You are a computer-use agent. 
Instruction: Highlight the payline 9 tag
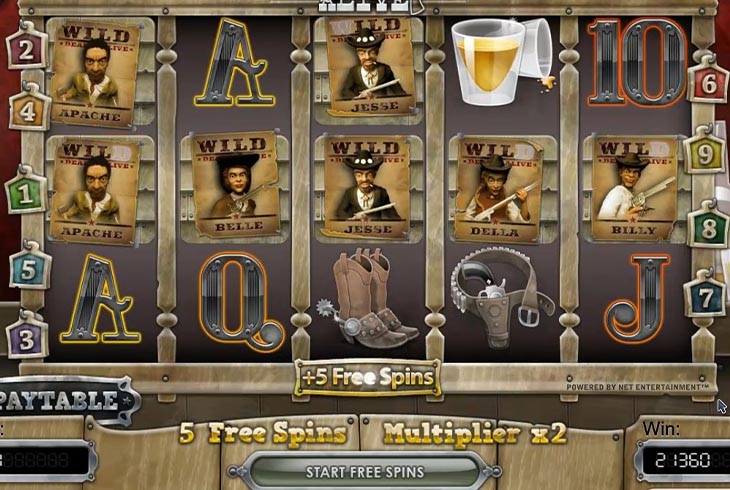705,155
